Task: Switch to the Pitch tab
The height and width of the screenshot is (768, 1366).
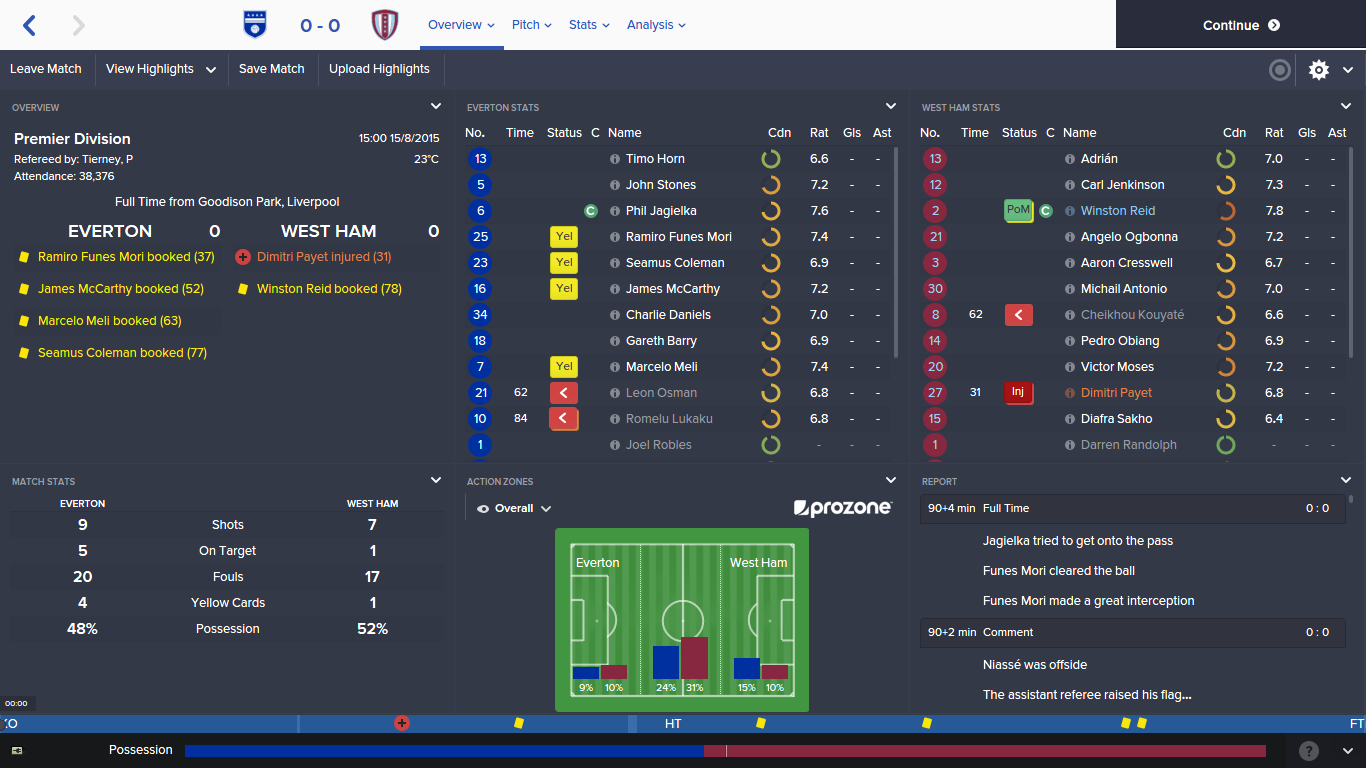Action: [531, 25]
